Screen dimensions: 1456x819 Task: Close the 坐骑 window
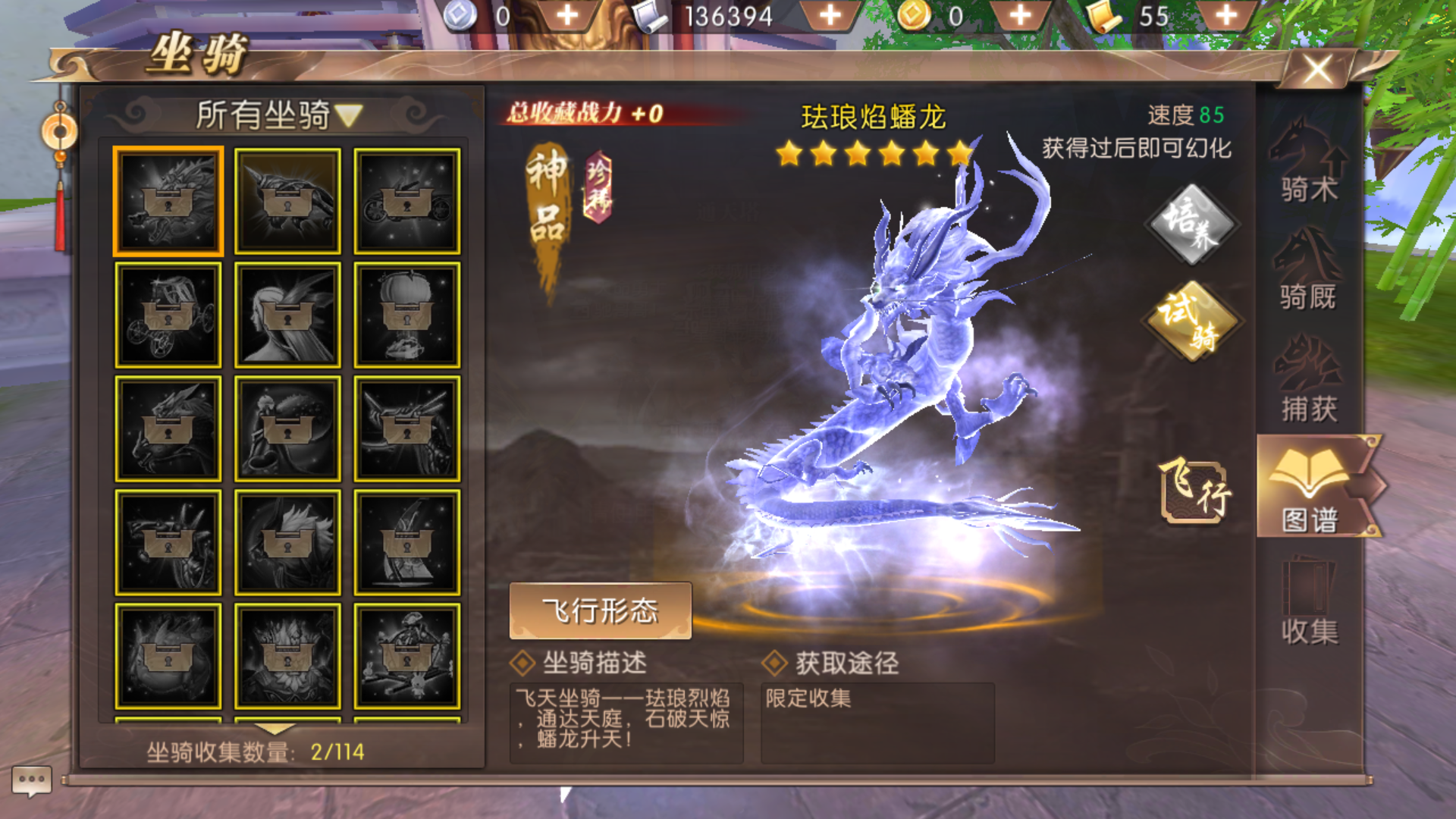1317,69
